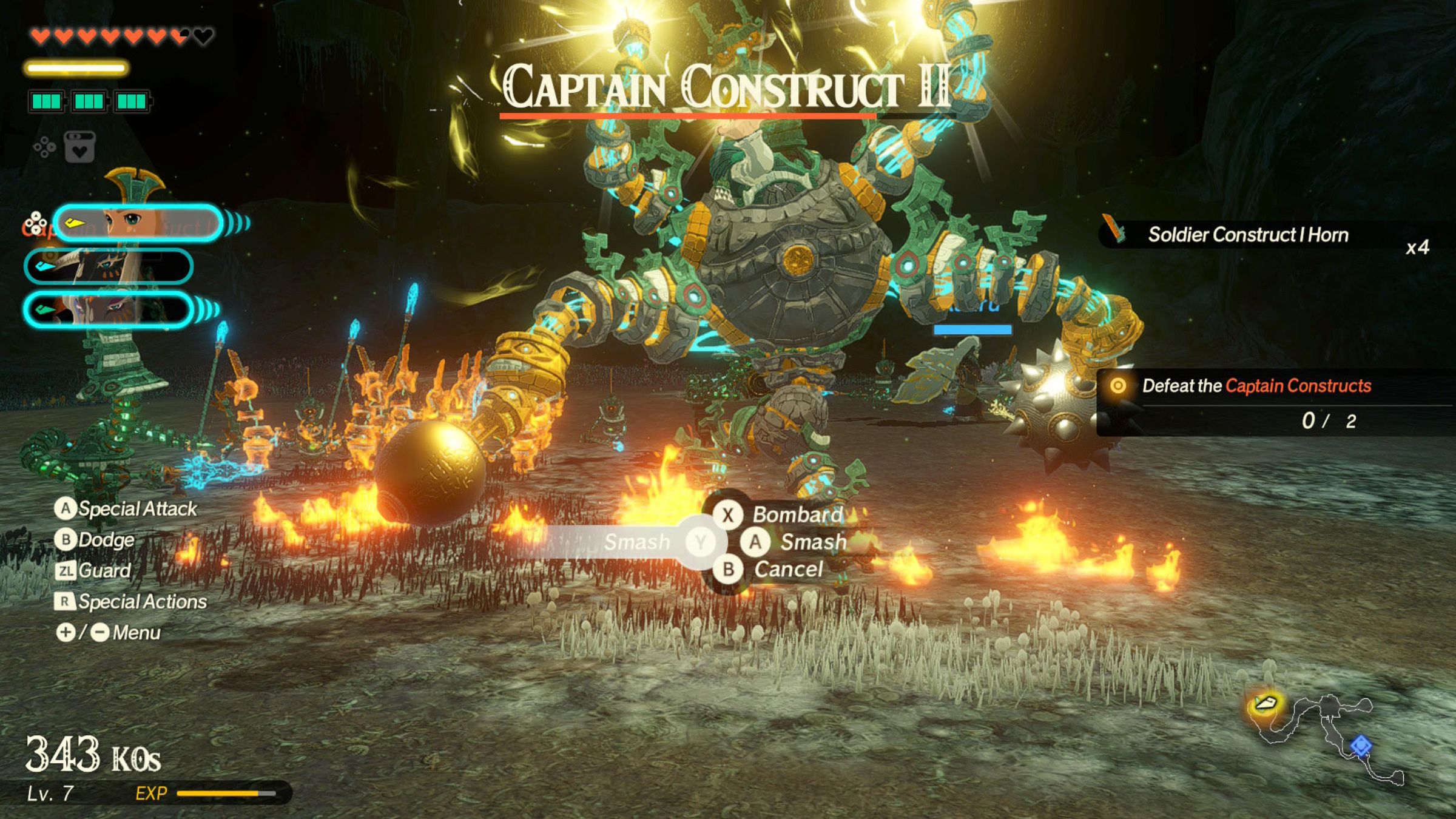Switch to the character portrait with blue marker
This screenshot has width=1456, height=819.
click(x=109, y=266)
